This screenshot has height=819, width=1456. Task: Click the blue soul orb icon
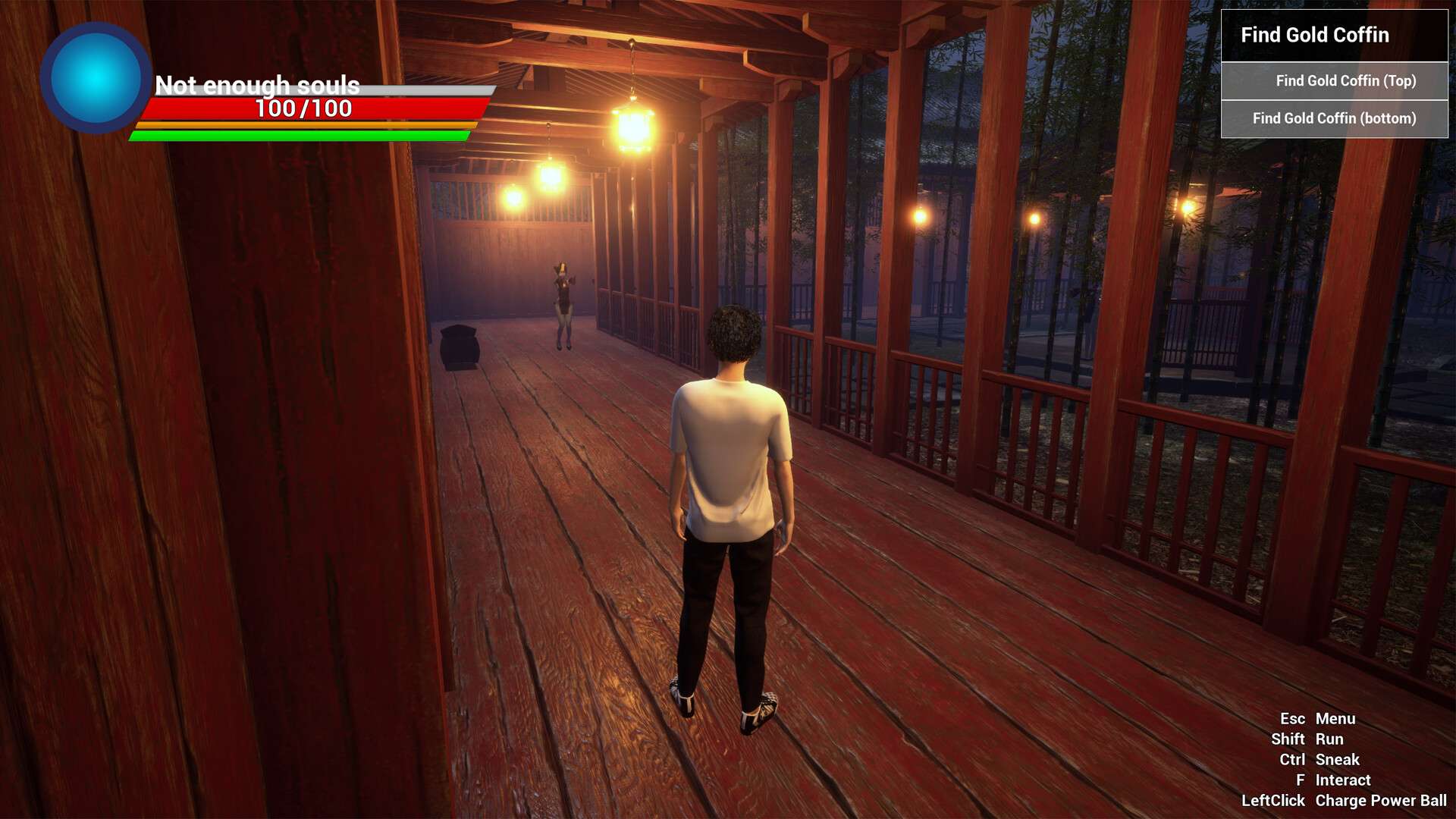(96, 79)
